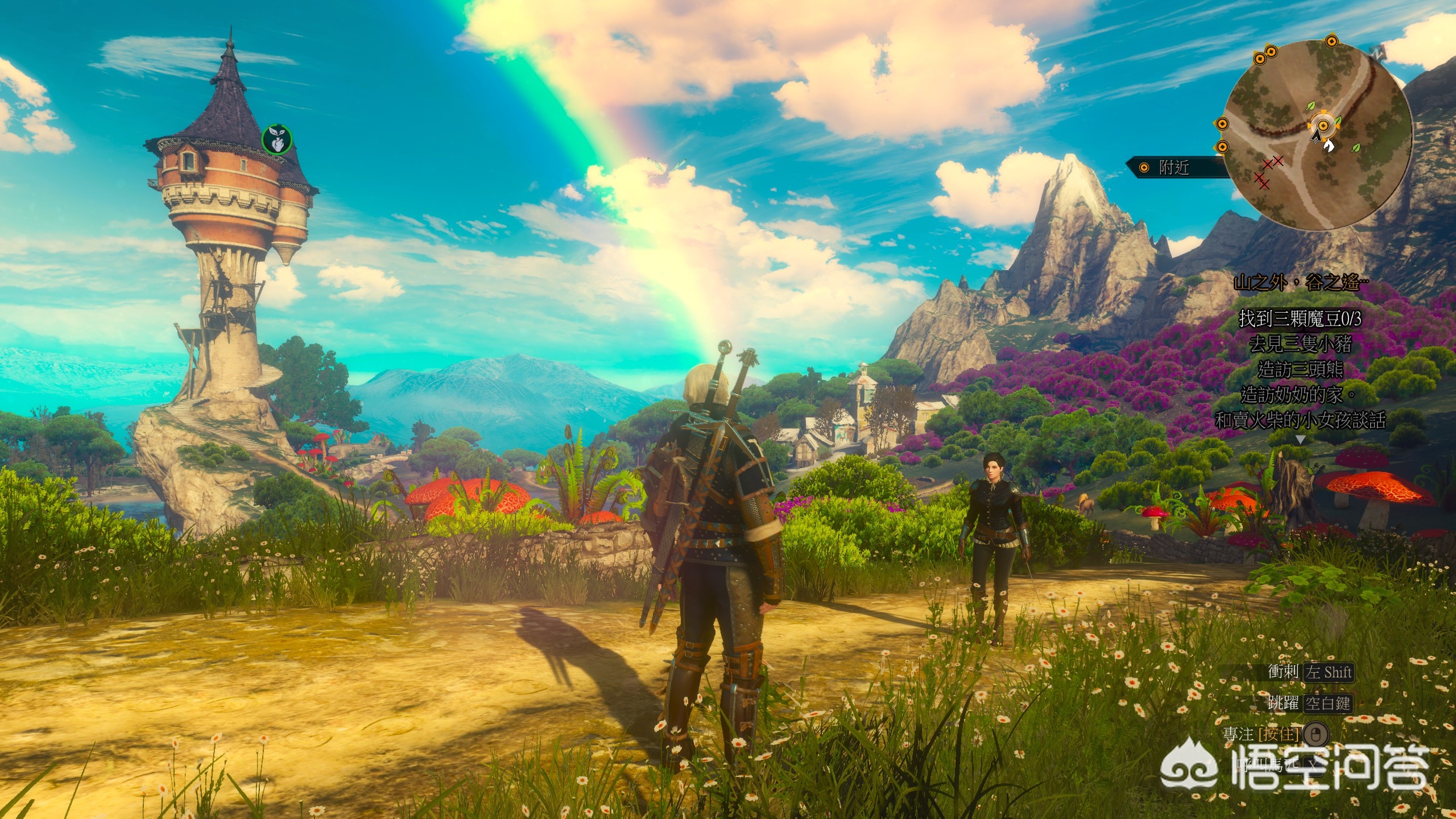Select the objective 找到三顆魔豆0/3

(1298, 319)
